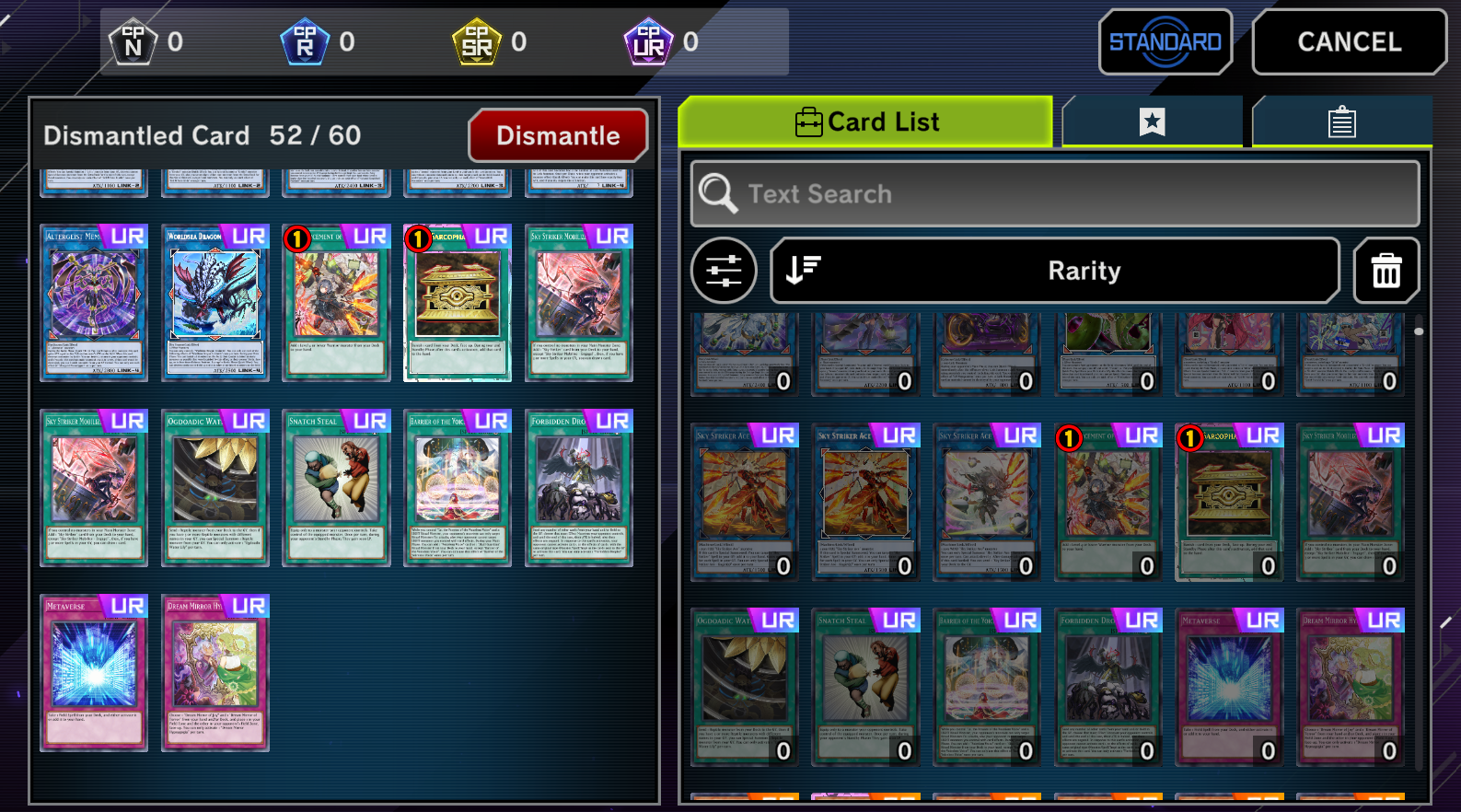Screen dimensions: 1461x812
Task: Open the clipboard list tab
Action: point(1341,122)
